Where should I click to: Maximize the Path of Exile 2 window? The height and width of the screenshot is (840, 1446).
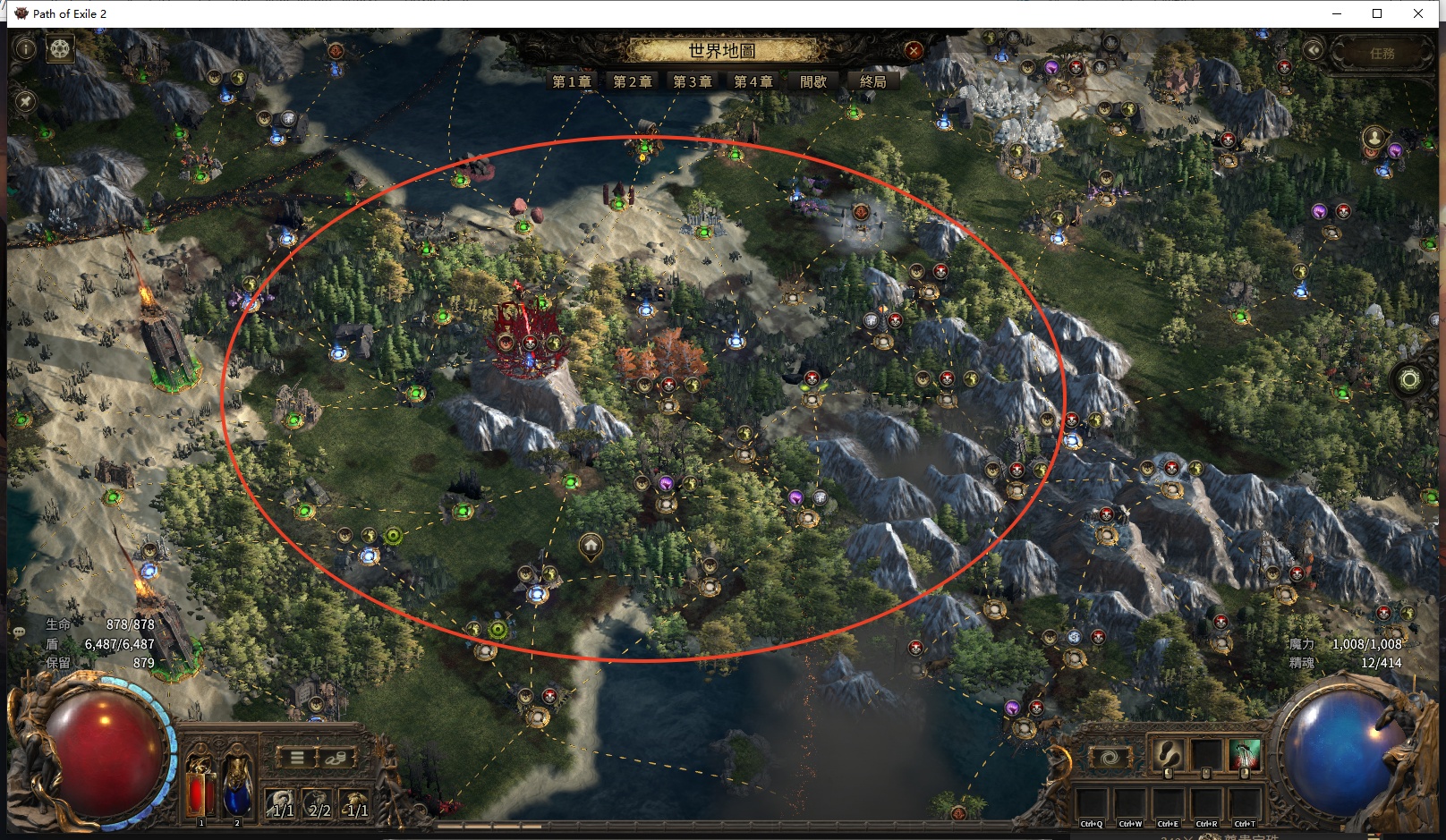[1377, 13]
